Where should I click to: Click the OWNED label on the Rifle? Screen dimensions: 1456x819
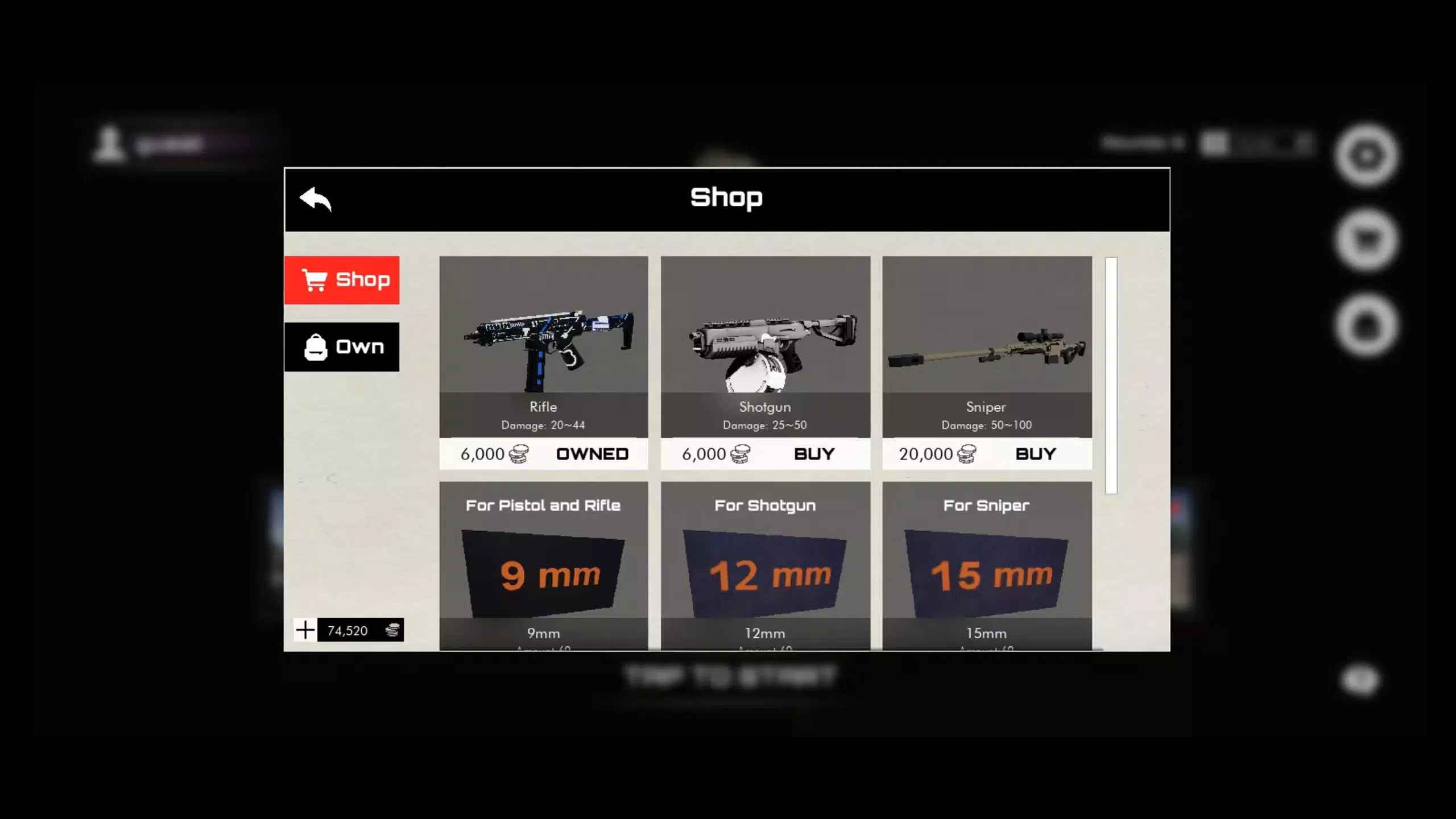pos(592,454)
